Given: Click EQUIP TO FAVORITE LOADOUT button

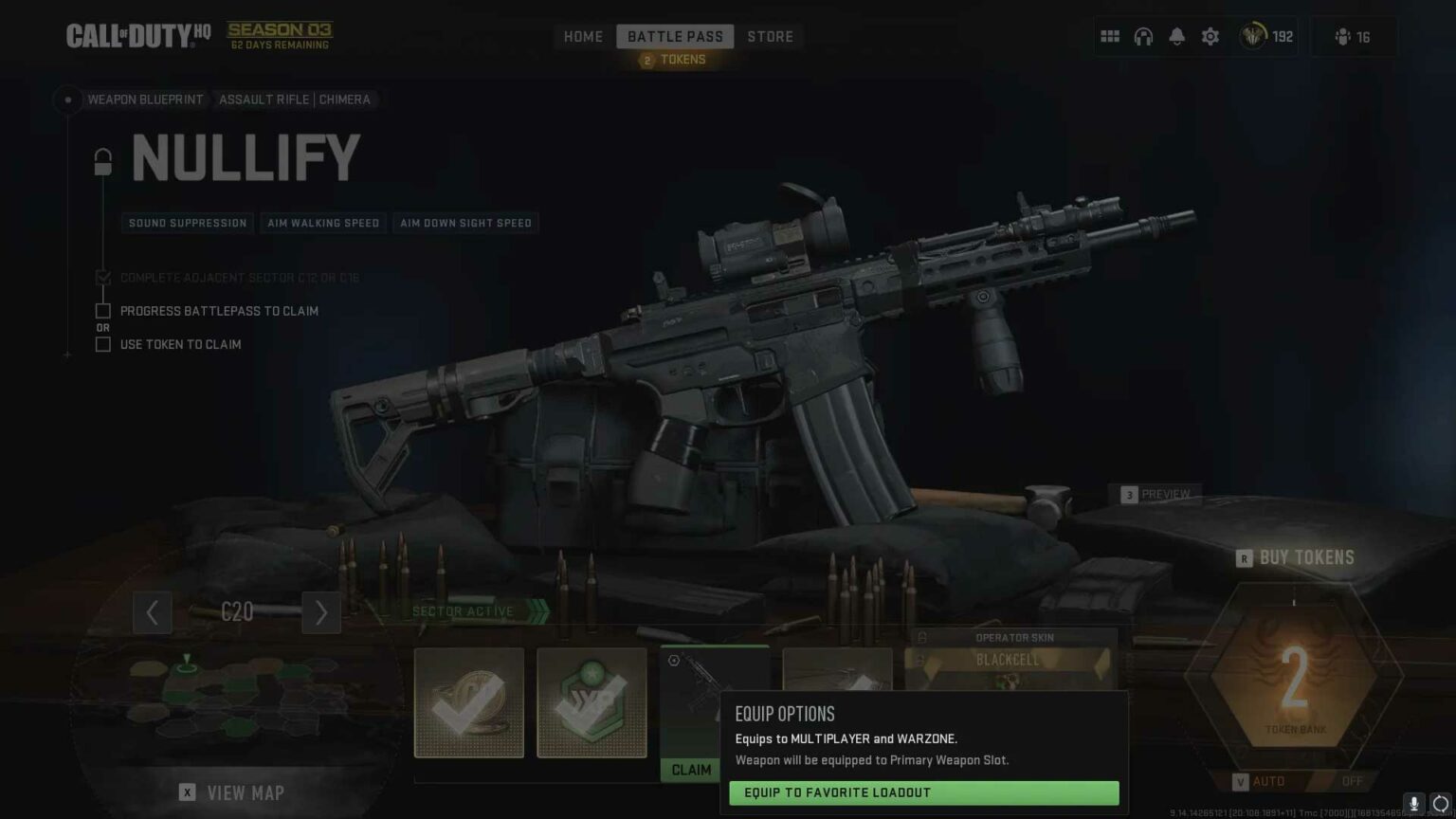Looking at the screenshot, I should point(923,792).
